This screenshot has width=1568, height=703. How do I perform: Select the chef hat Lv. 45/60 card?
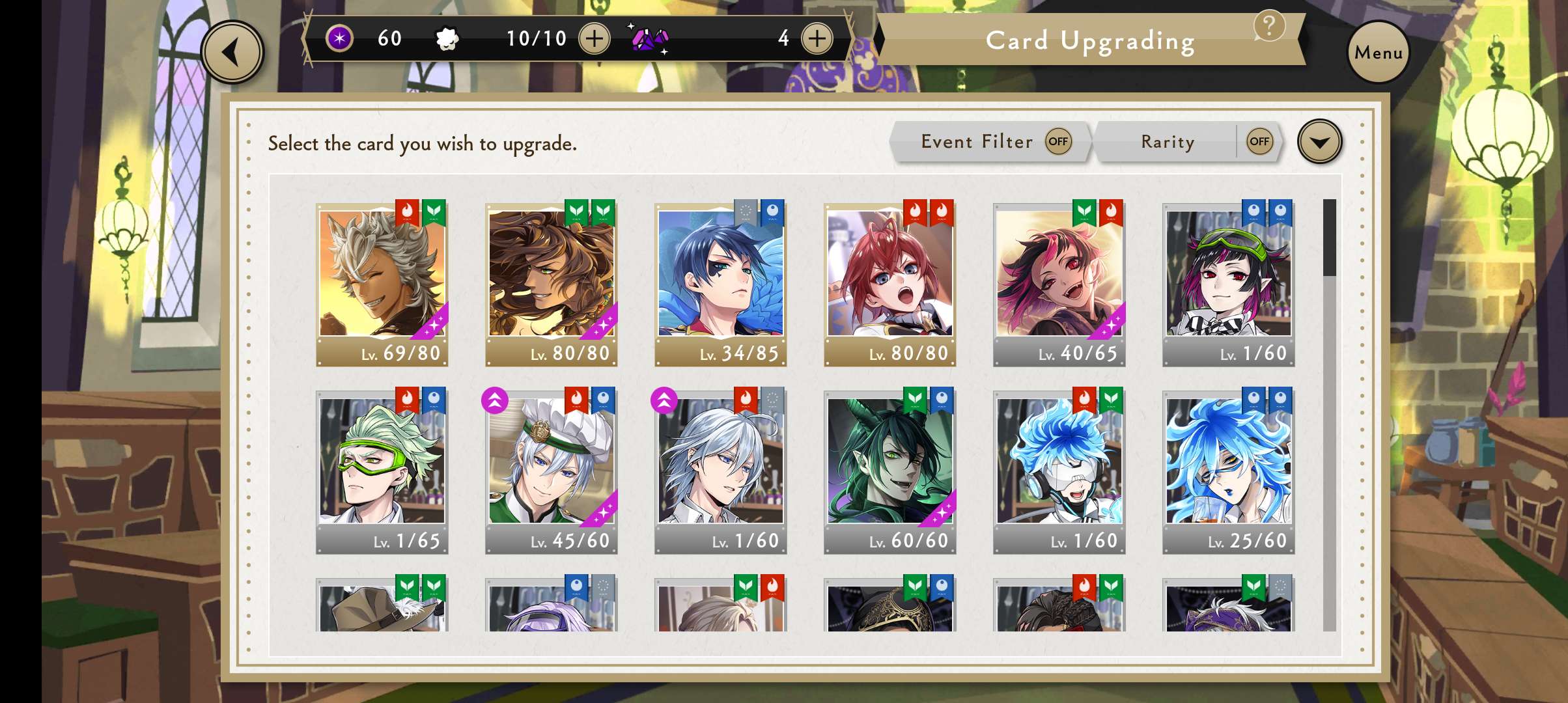coord(552,471)
